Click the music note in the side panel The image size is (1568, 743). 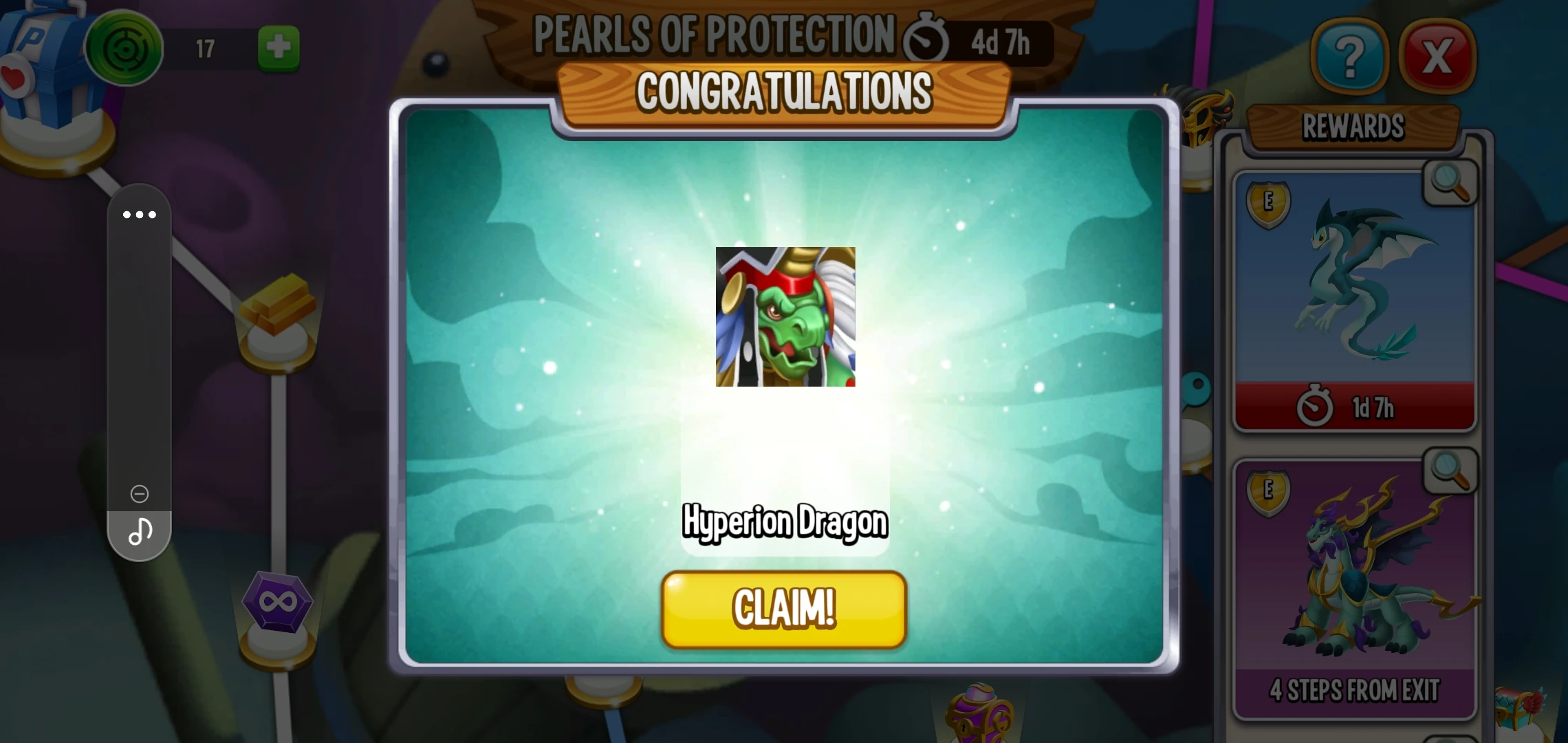point(139,531)
